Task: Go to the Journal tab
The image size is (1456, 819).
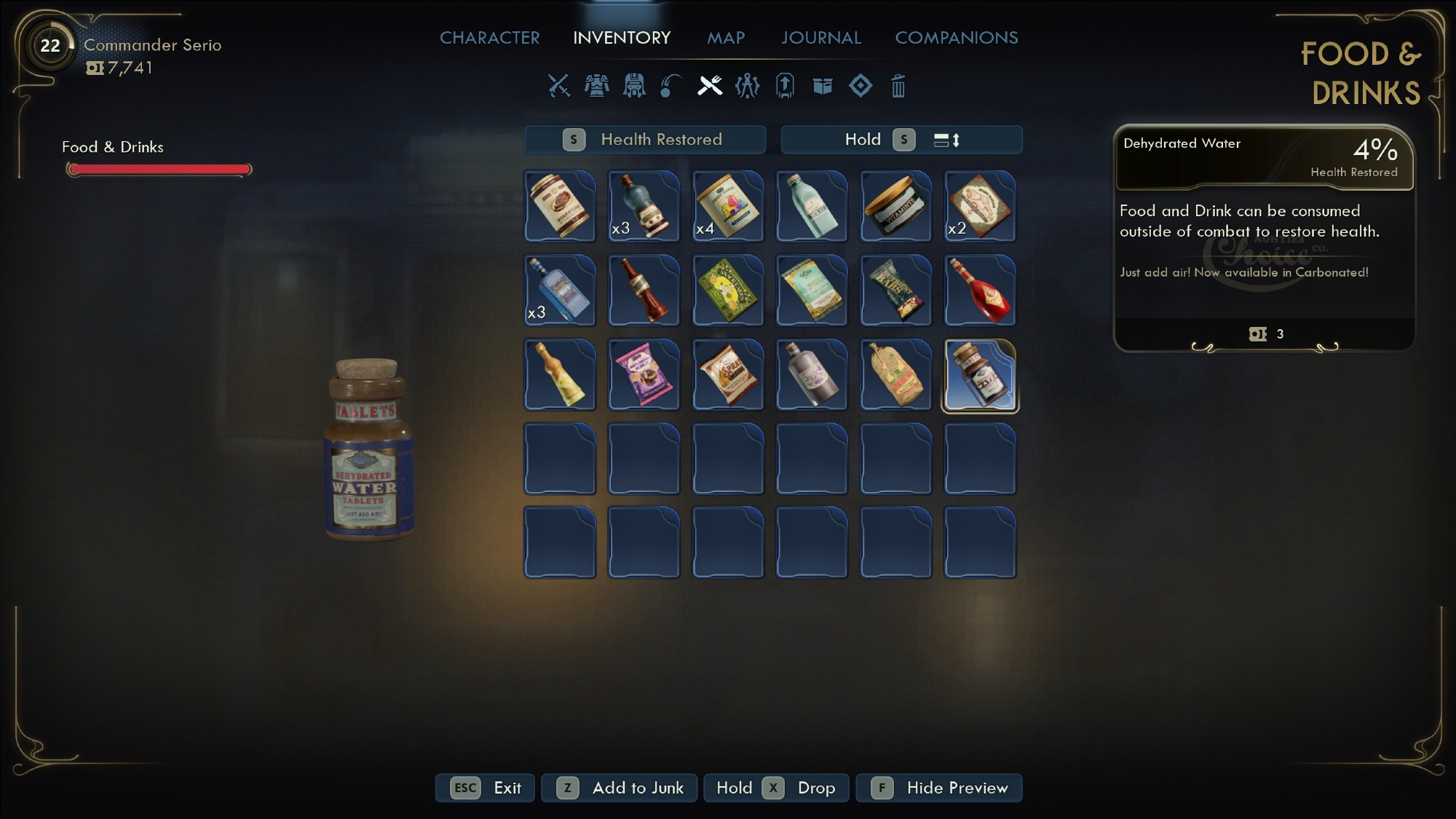Action: pos(820,38)
